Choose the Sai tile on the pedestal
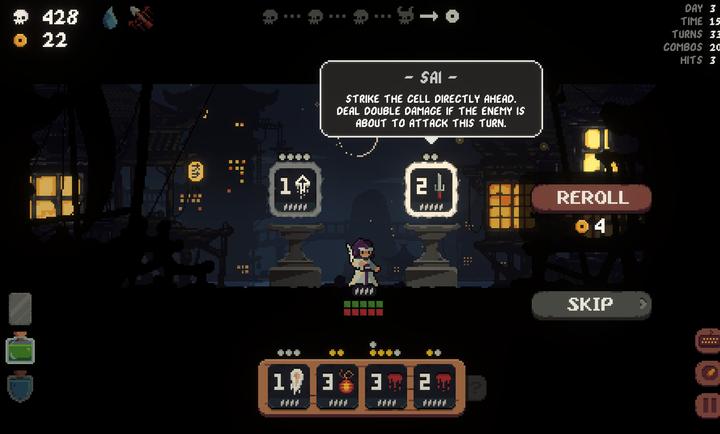This screenshot has height=434, width=720. coord(431,187)
